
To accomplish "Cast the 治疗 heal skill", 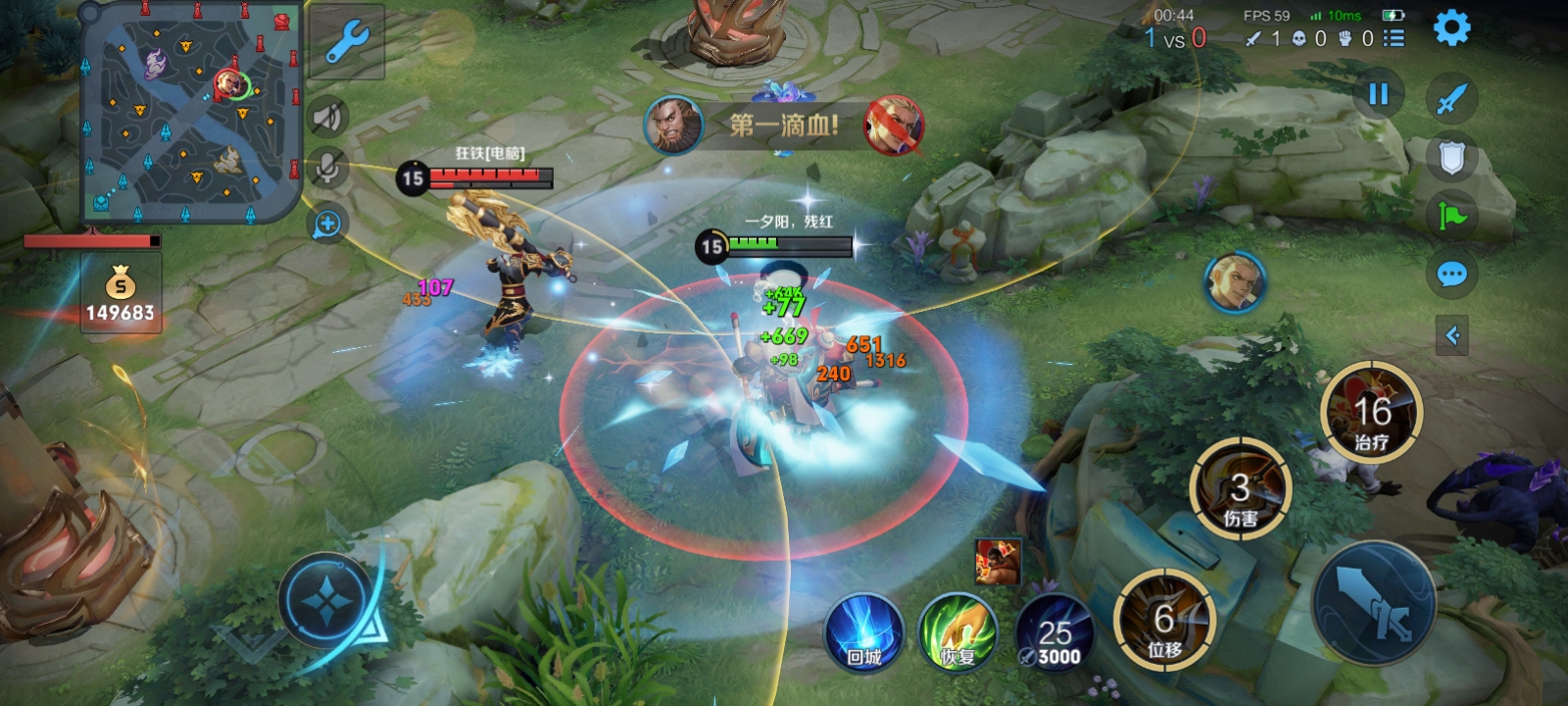I will 1371,412.
